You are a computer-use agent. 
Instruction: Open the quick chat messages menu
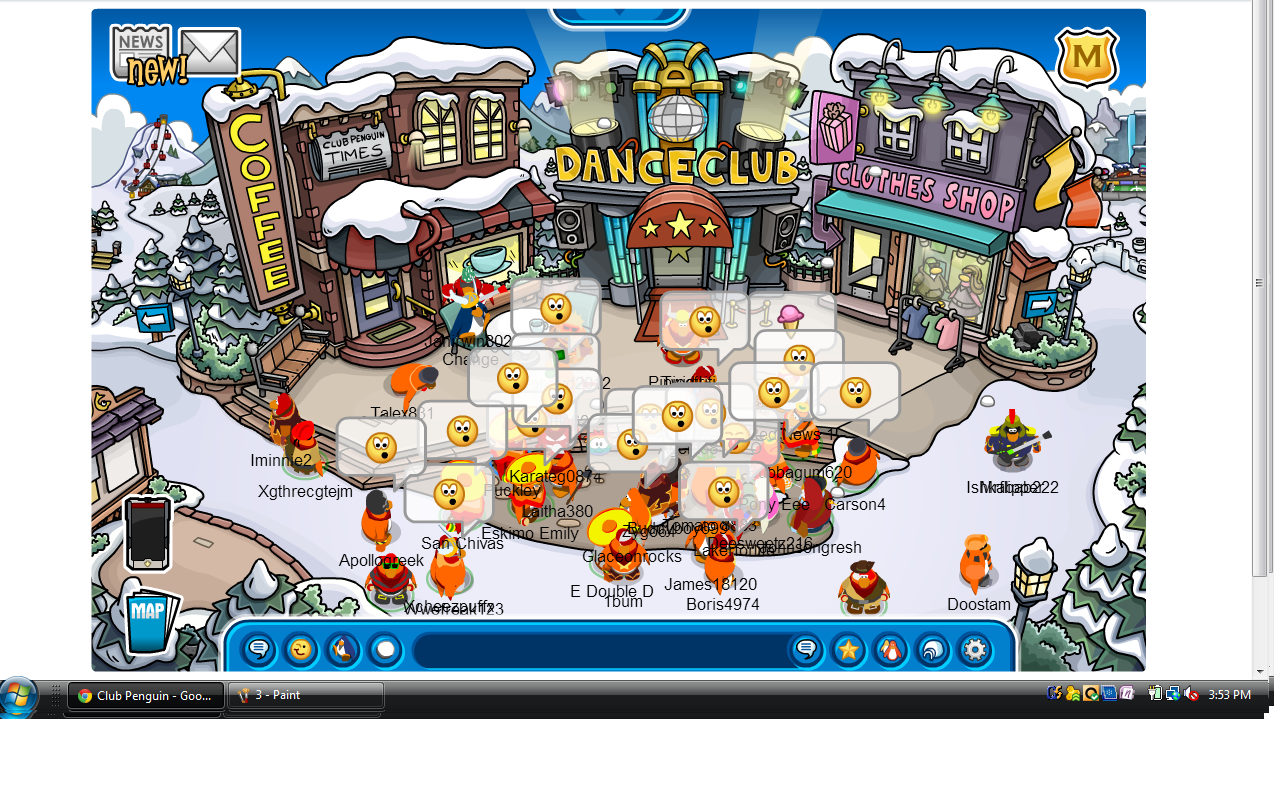(x=259, y=650)
